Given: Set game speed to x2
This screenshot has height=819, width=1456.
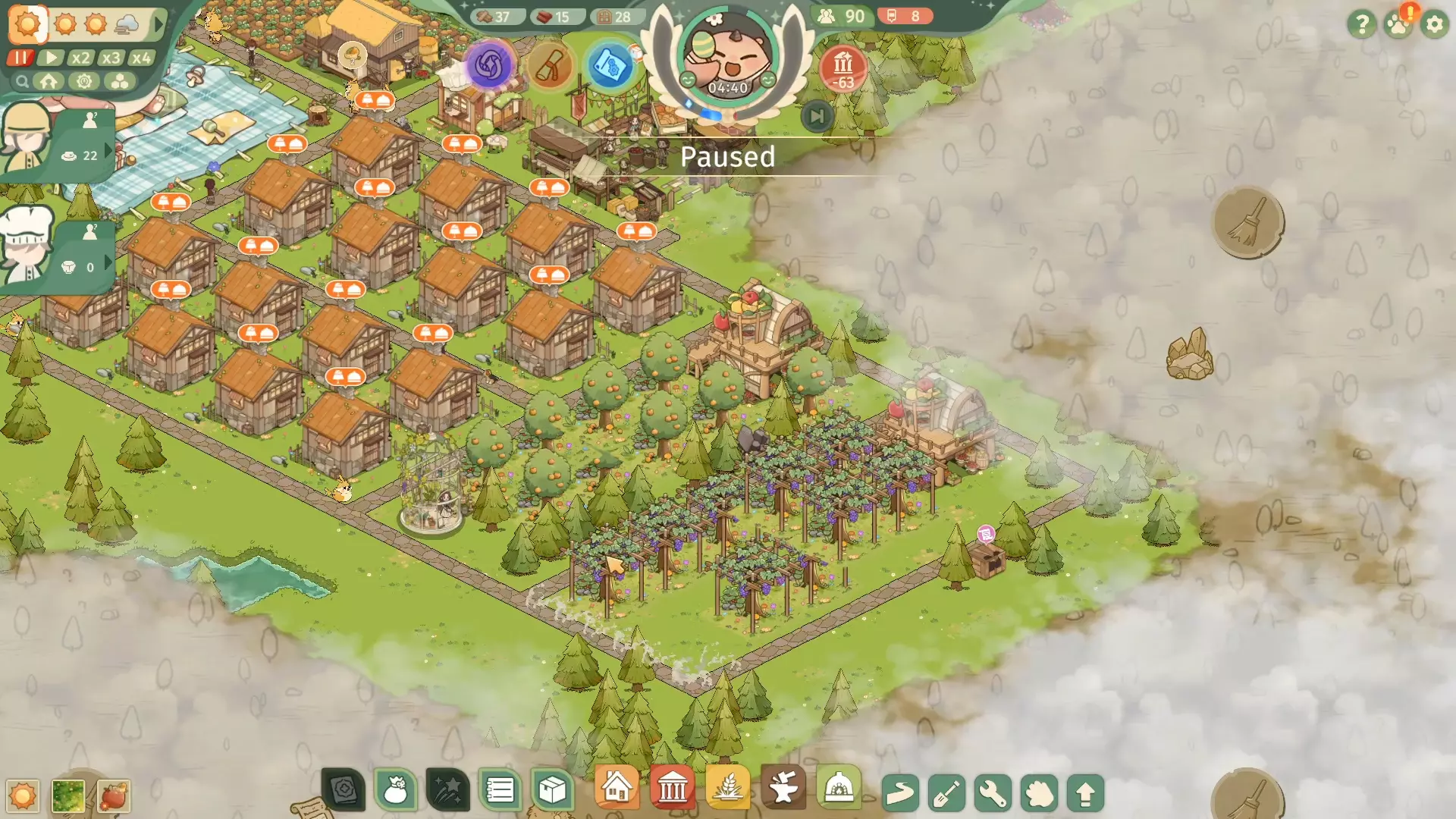Looking at the screenshot, I should (80, 58).
